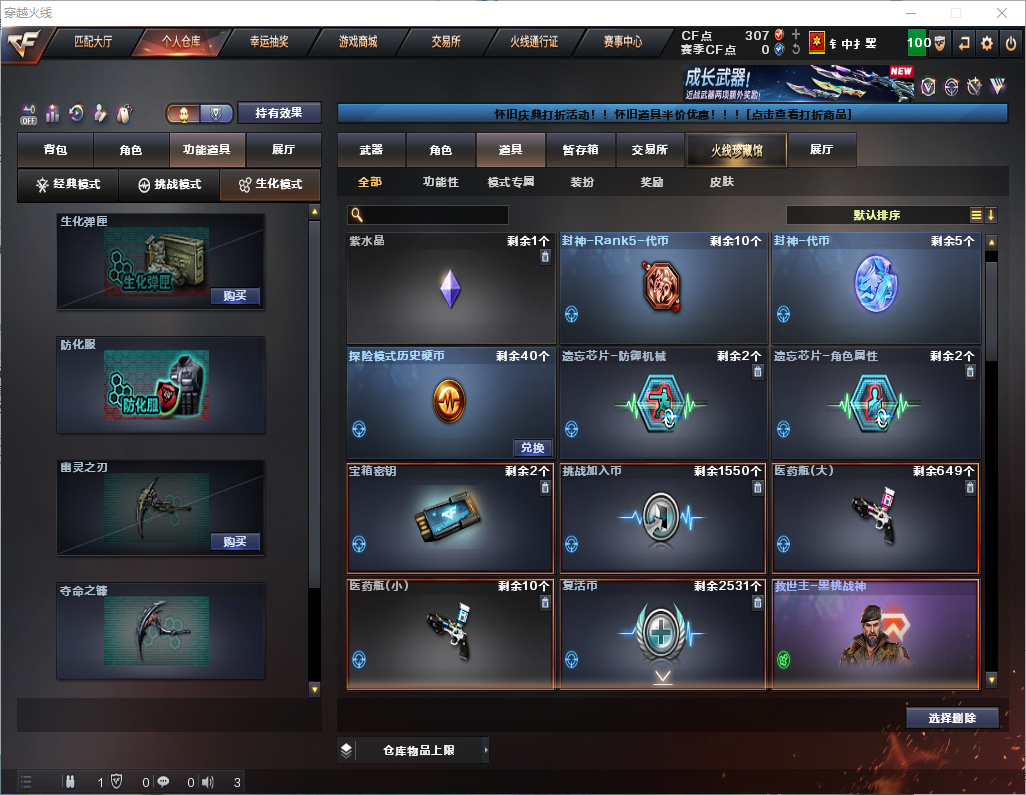Buy the 幽灵之刃 weapon
Screen dimensions: 1026x795
point(235,542)
